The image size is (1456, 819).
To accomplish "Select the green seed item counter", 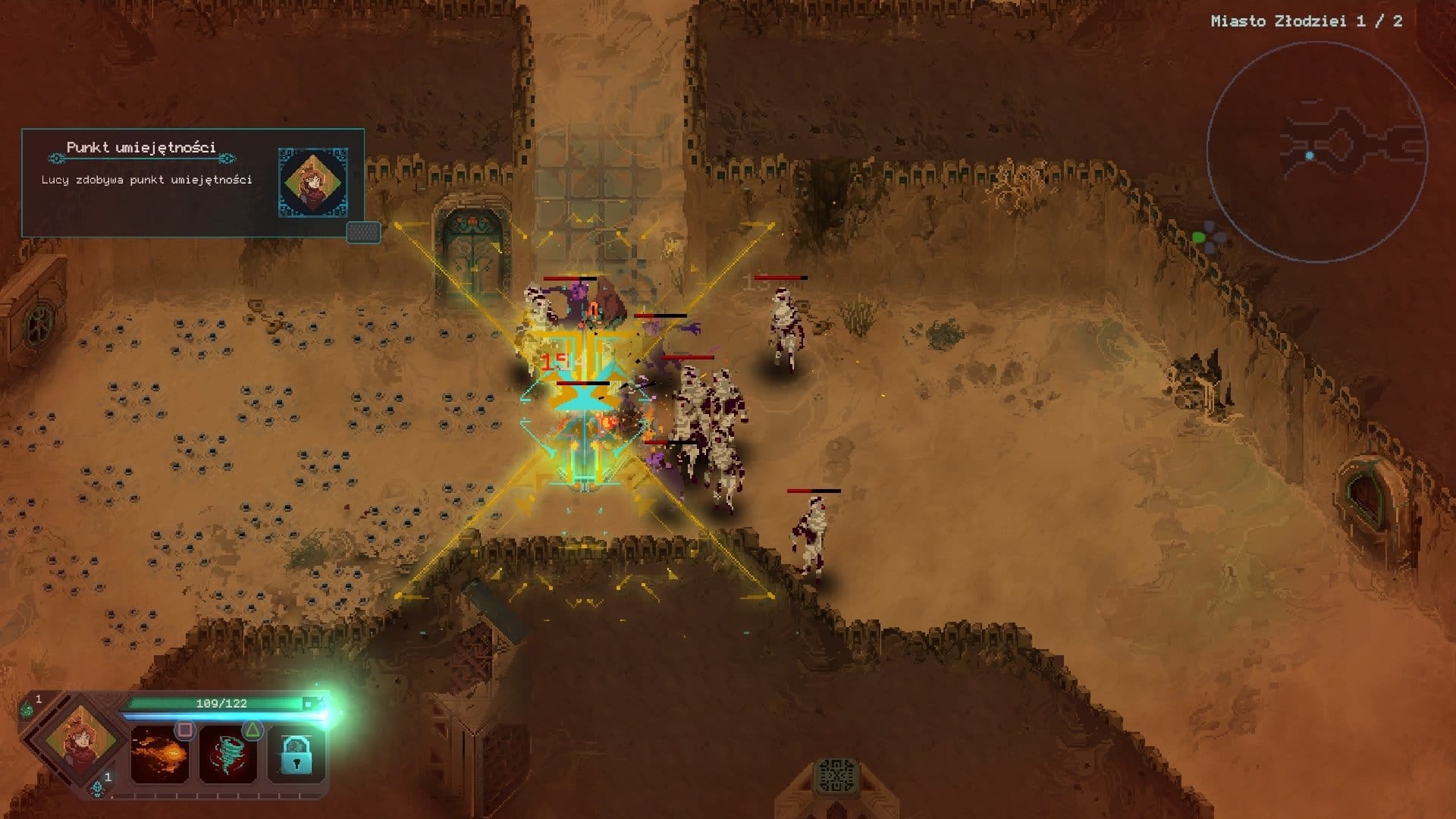I will coord(28,708).
